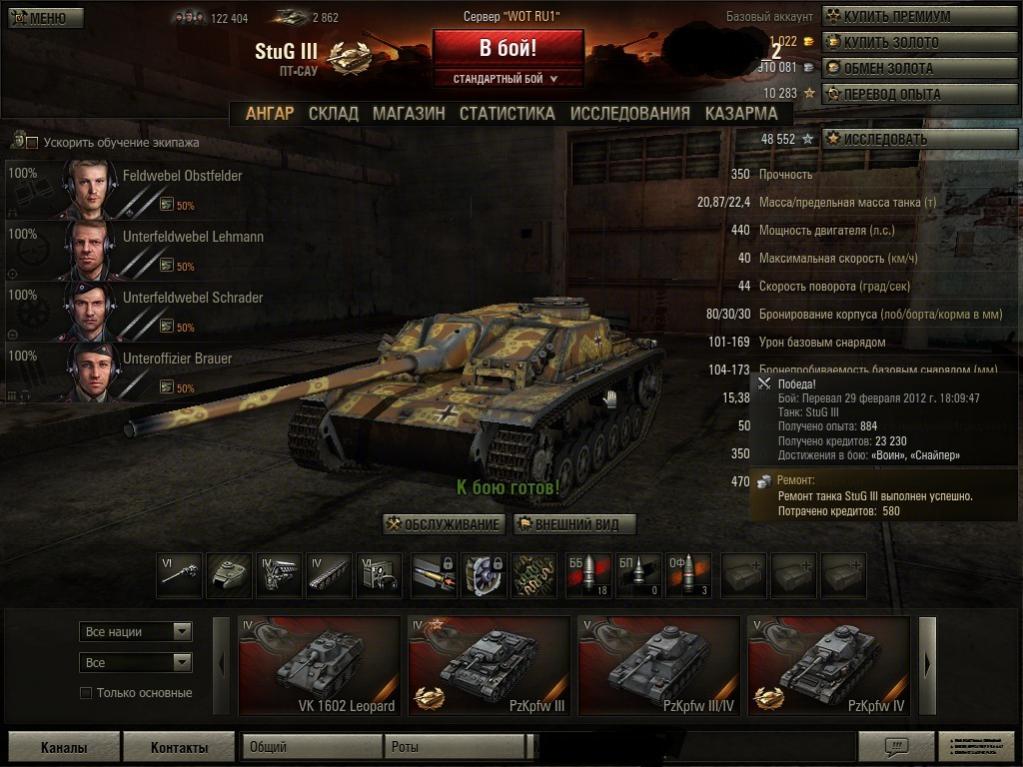
Task: Start battle with В бой! button
Action: tap(507, 48)
